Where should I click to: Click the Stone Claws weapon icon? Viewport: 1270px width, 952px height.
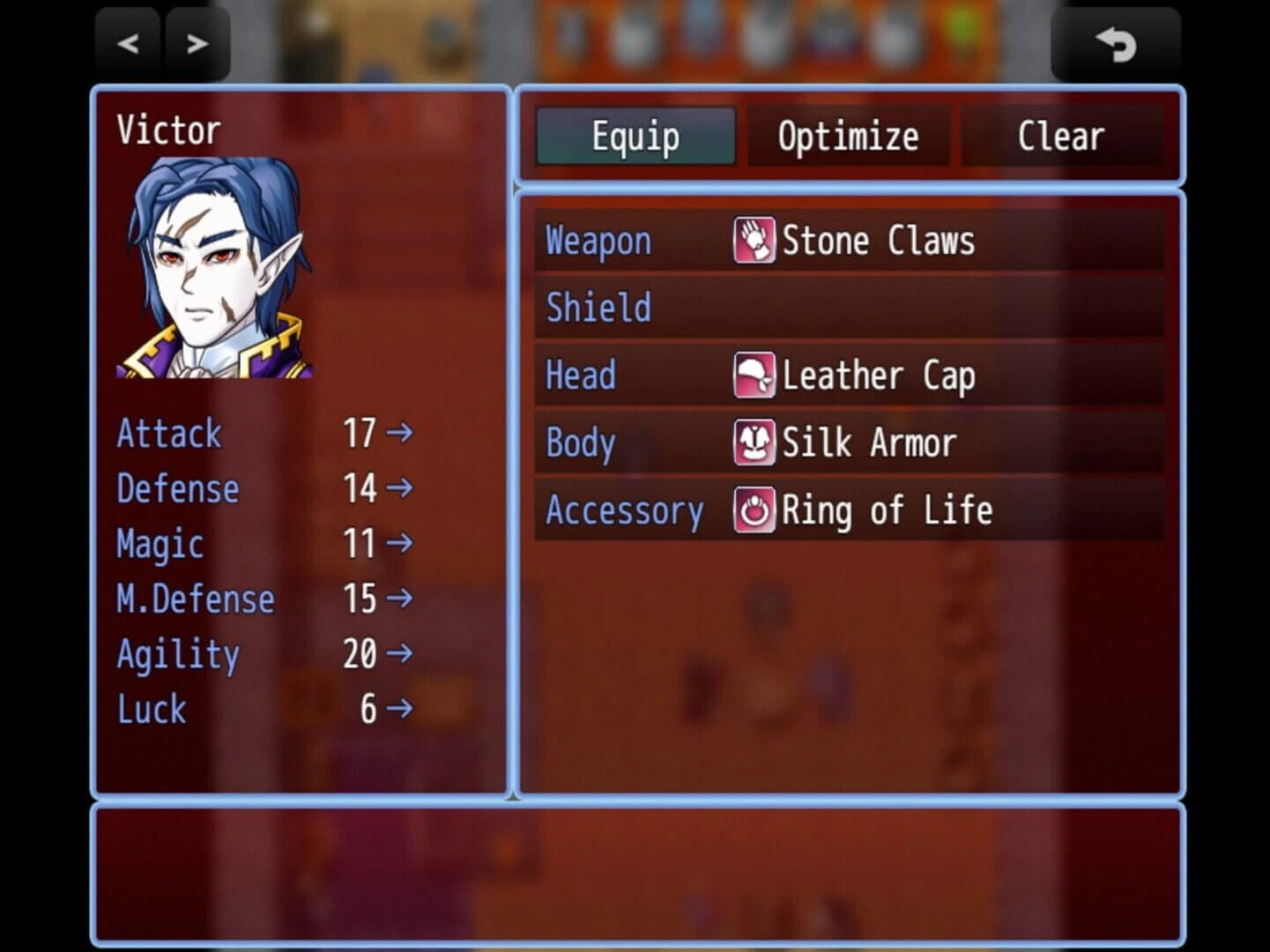point(754,240)
